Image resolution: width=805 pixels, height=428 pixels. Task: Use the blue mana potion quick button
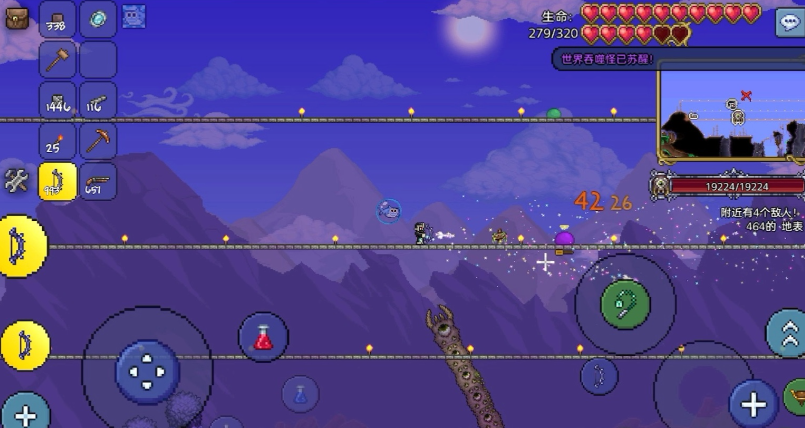[300, 393]
